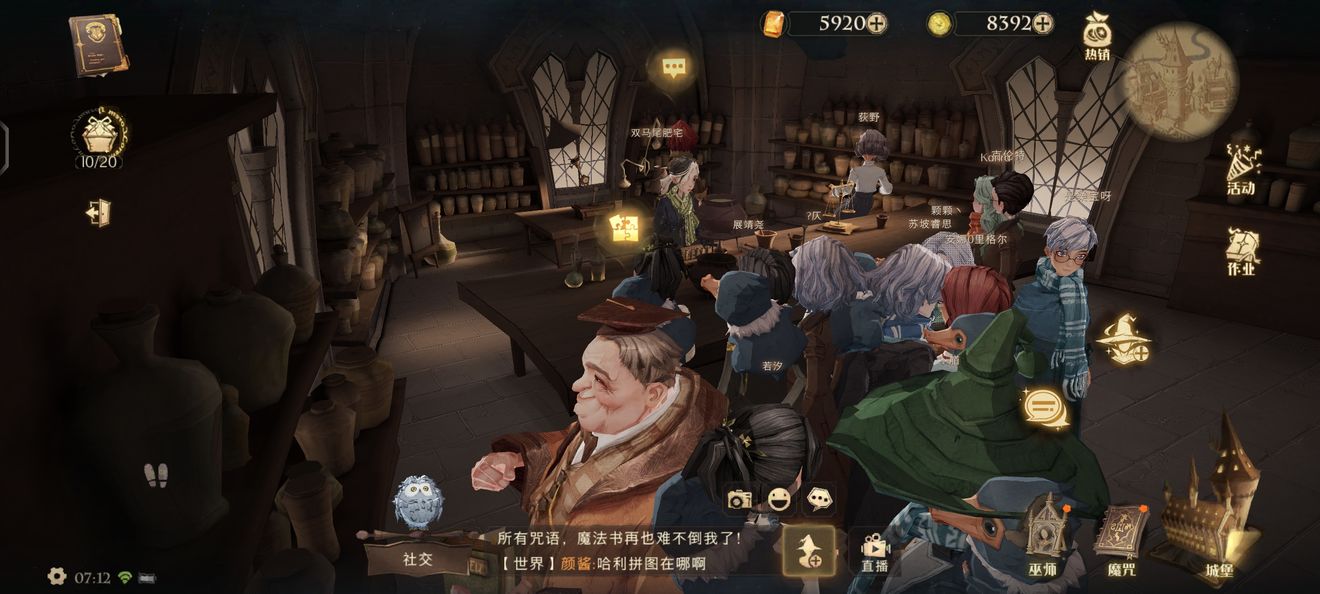Open the settings gear icon

[x=57, y=576]
